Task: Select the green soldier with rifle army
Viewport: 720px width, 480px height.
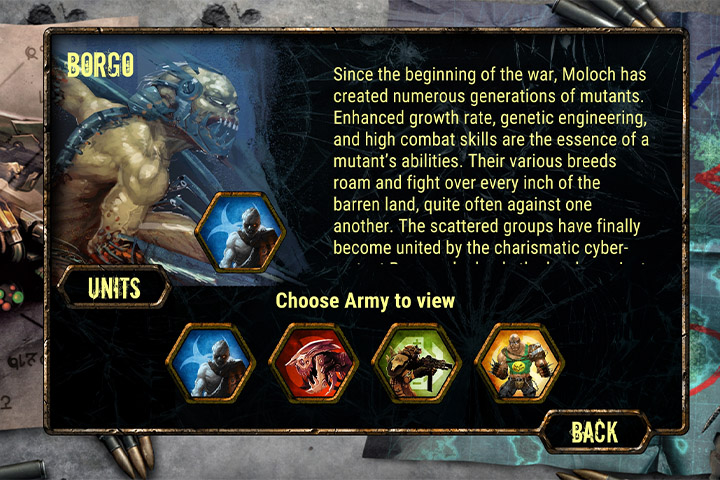Action: (x=415, y=362)
